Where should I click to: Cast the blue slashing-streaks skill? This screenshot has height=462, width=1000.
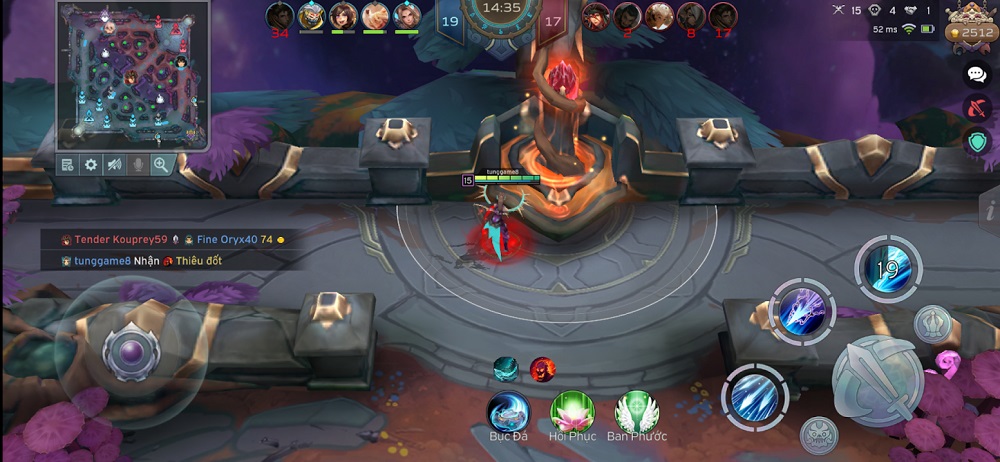point(754,396)
